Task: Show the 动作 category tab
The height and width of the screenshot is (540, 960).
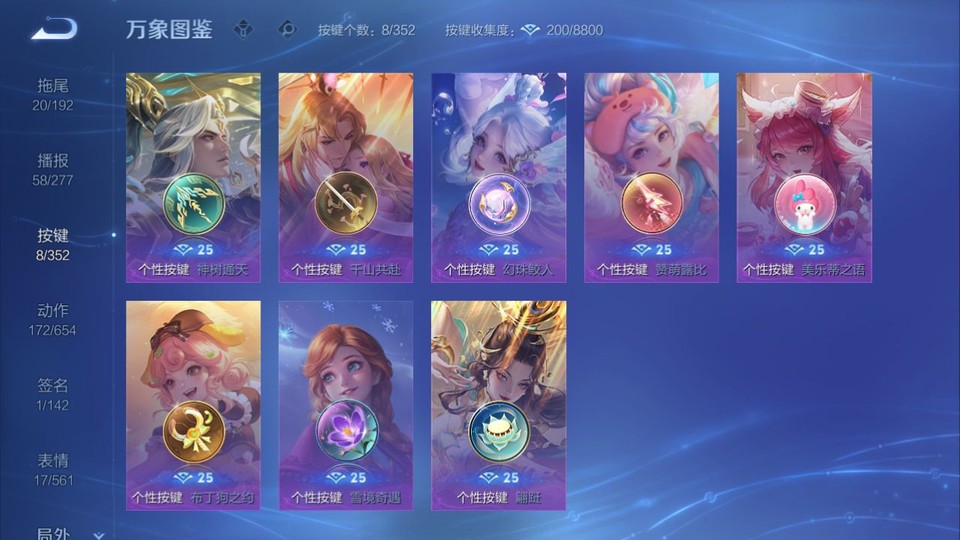Action: point(53,319)
